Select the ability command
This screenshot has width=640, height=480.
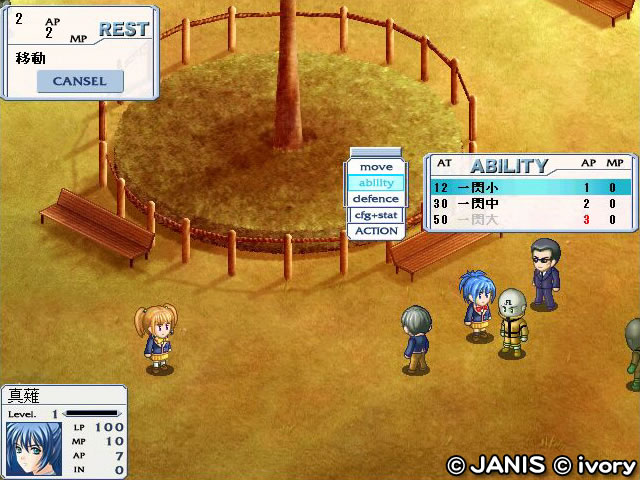point(376,183)
